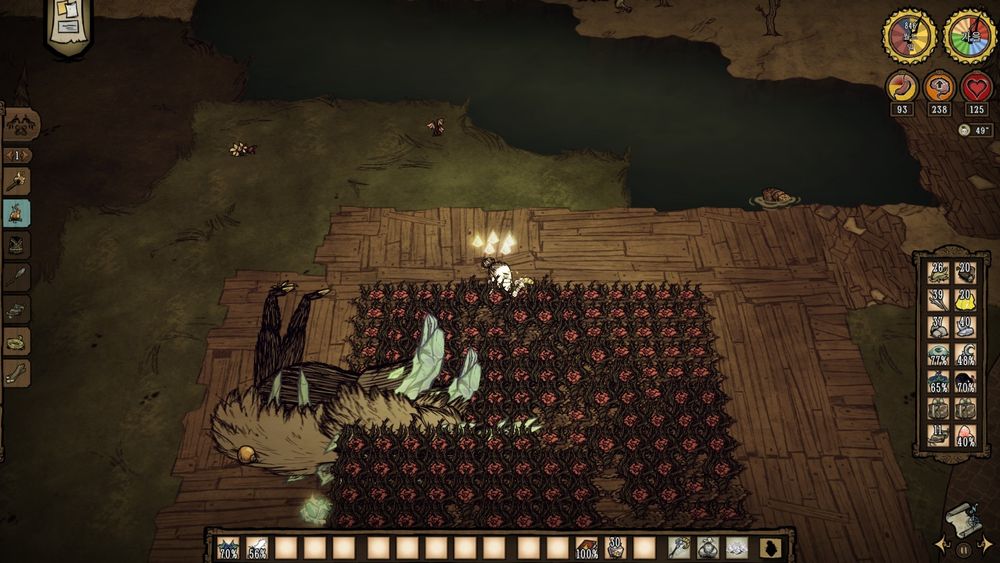Viewport: 1000px width, 563px height.
Task: Open the map scroll
Action: tap(962, 517)
